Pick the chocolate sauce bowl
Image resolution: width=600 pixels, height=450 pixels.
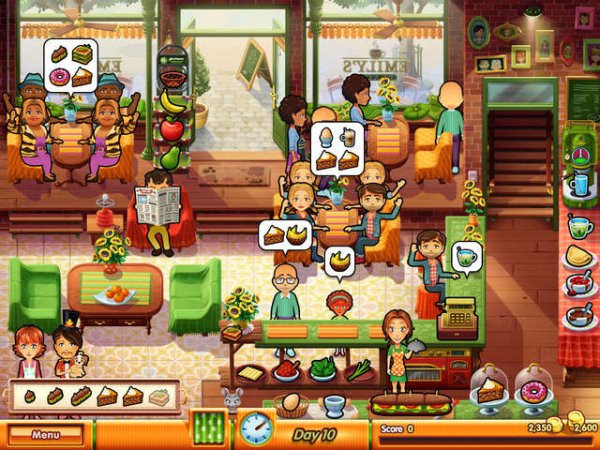pyautogui.click(x=579, y=315)
